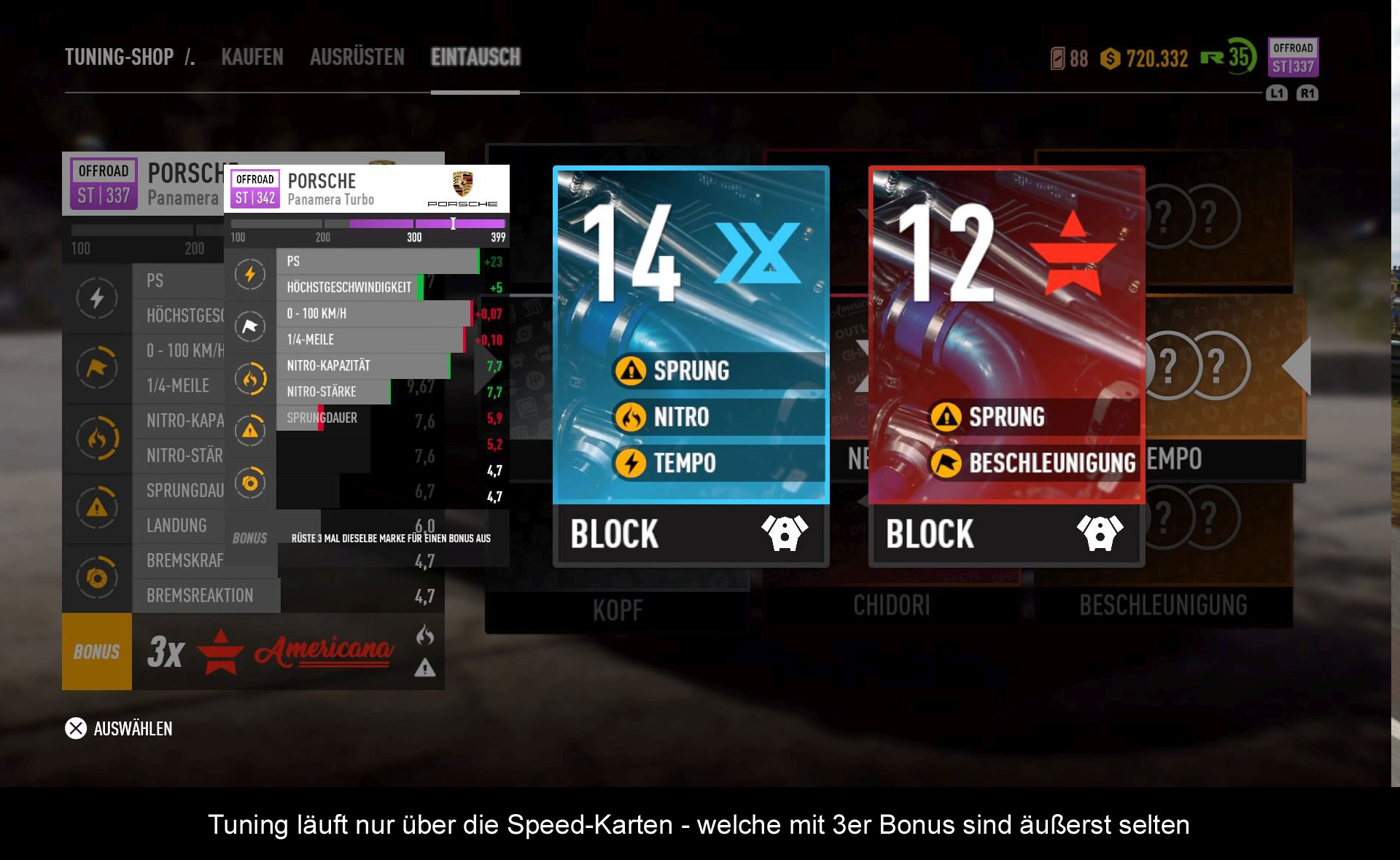Viewport: 1400px width, 860px height.
Task: Pick the red level 12 Block card
Action: coord(1006,364)
